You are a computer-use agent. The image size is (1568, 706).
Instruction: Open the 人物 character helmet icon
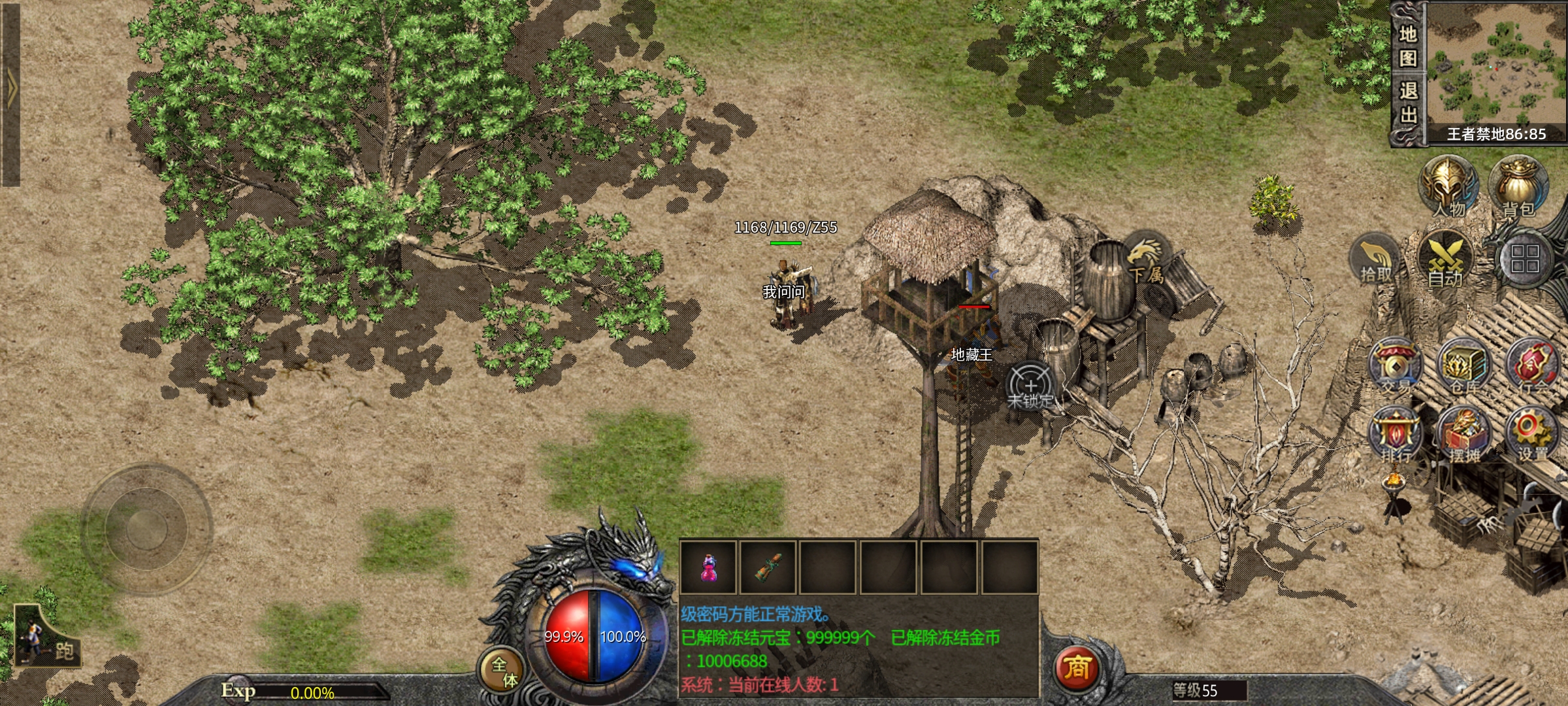1448,188
